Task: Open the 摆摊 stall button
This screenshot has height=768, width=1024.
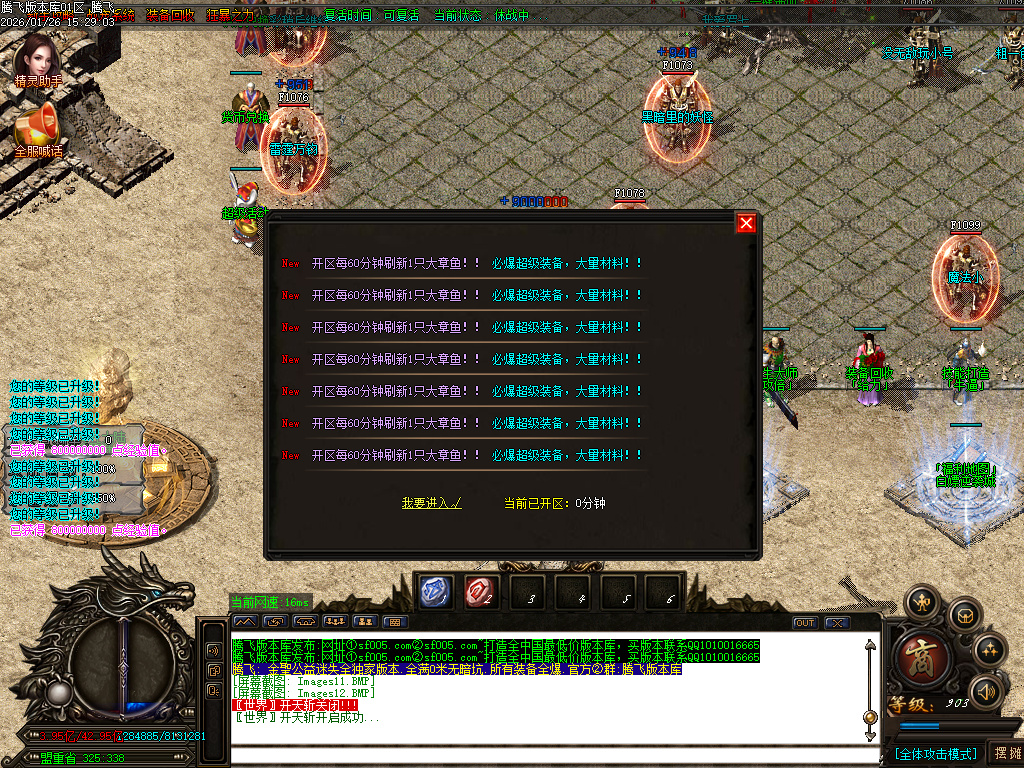Action: (1006, 753)
